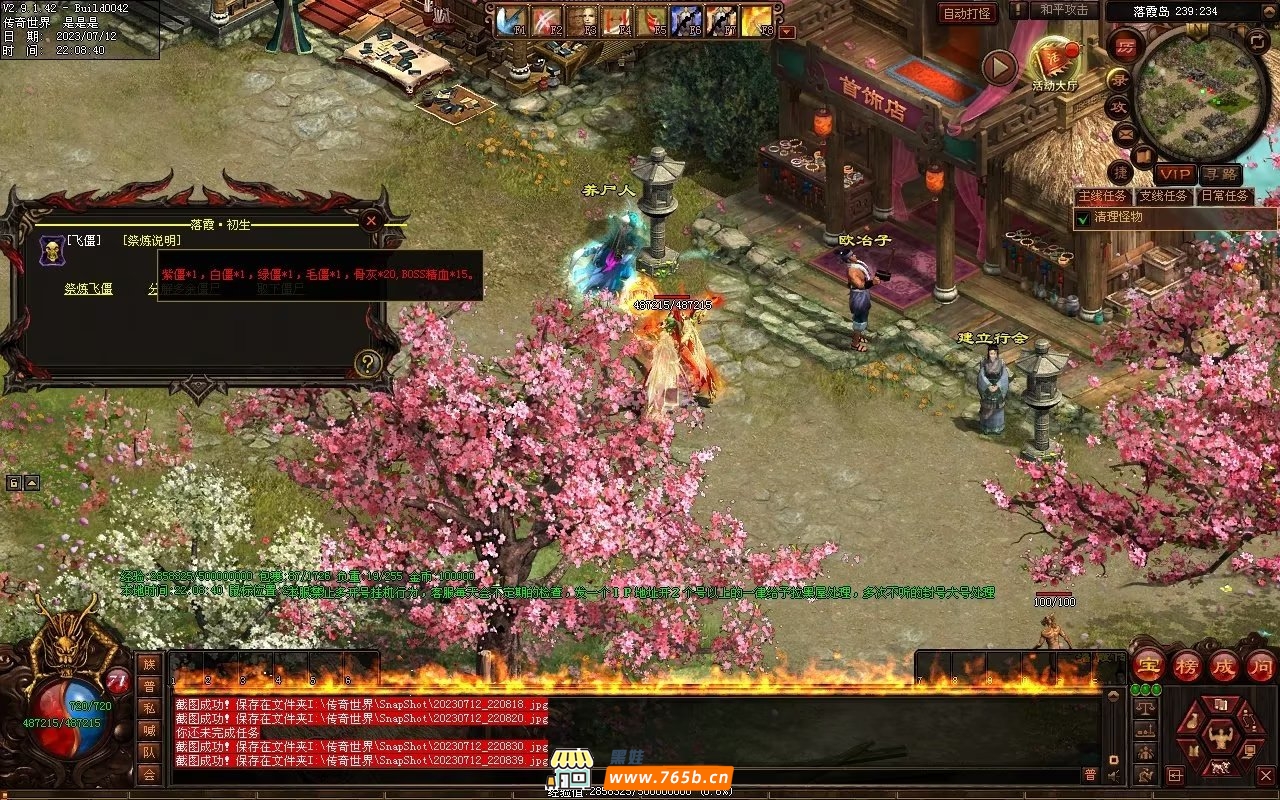
Task: Open the character muscle-man icon
Action: tap(1219, 737)
